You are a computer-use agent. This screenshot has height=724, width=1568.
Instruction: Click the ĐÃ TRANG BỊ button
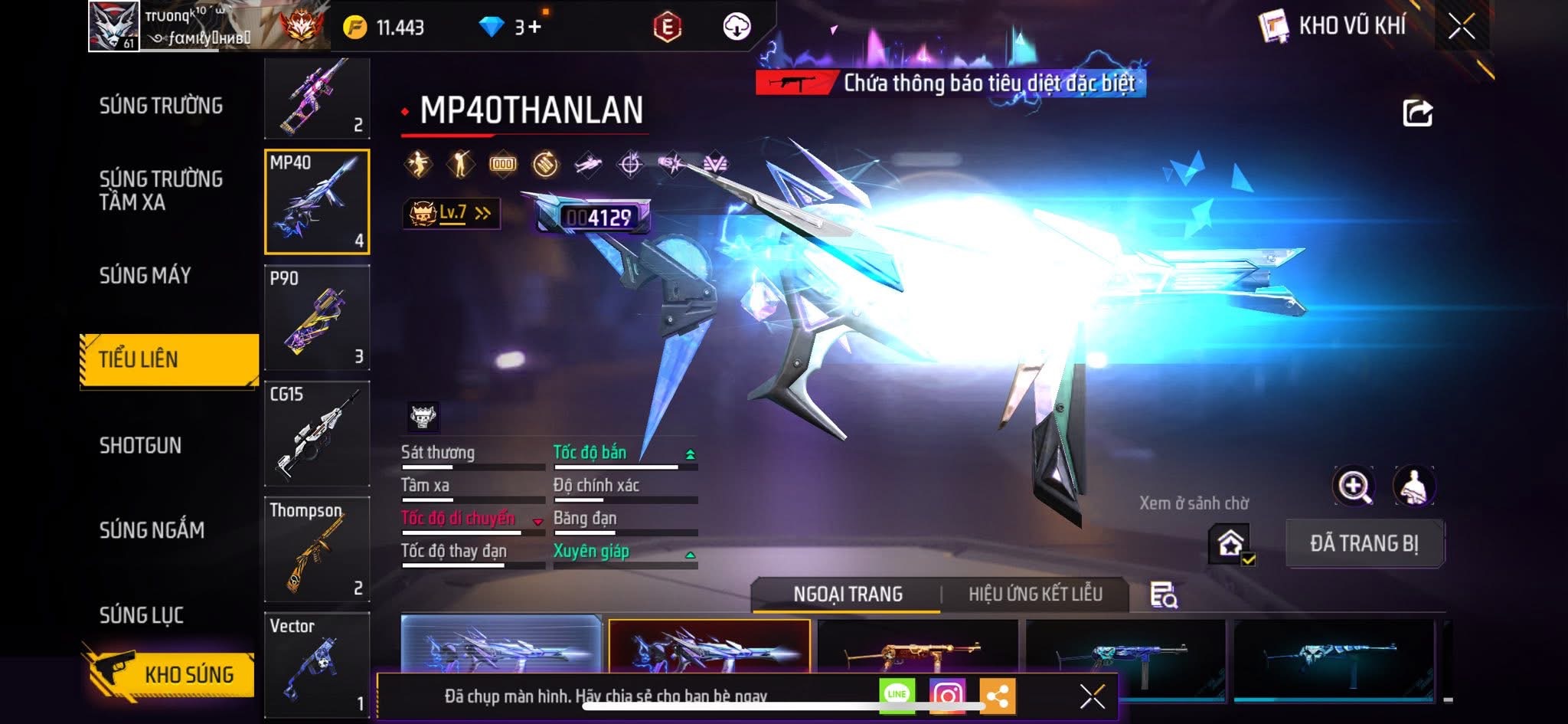click(1364, 544)
